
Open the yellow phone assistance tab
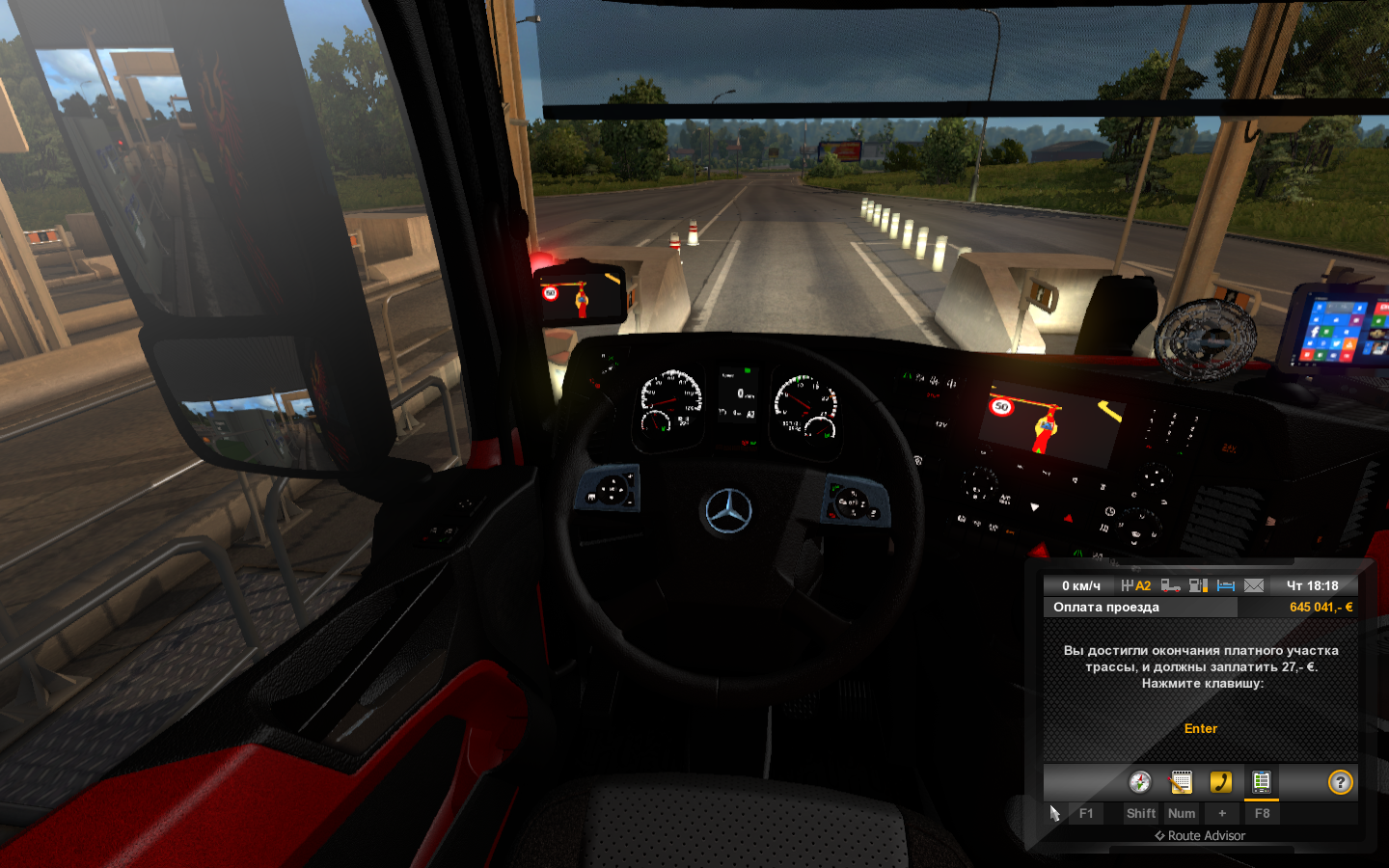1221,782
